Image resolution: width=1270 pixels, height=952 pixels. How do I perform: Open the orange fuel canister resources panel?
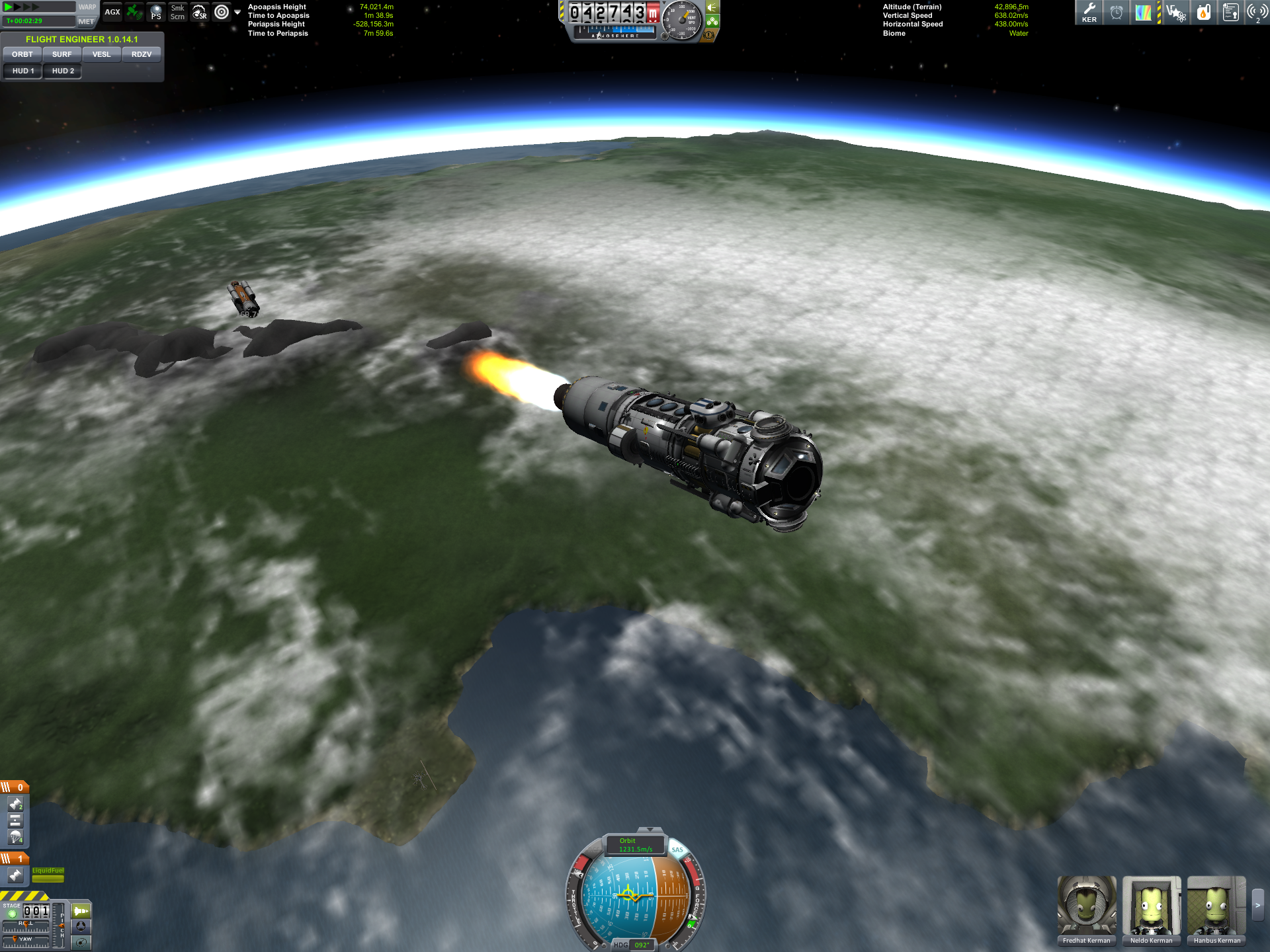coord(1203,13)
